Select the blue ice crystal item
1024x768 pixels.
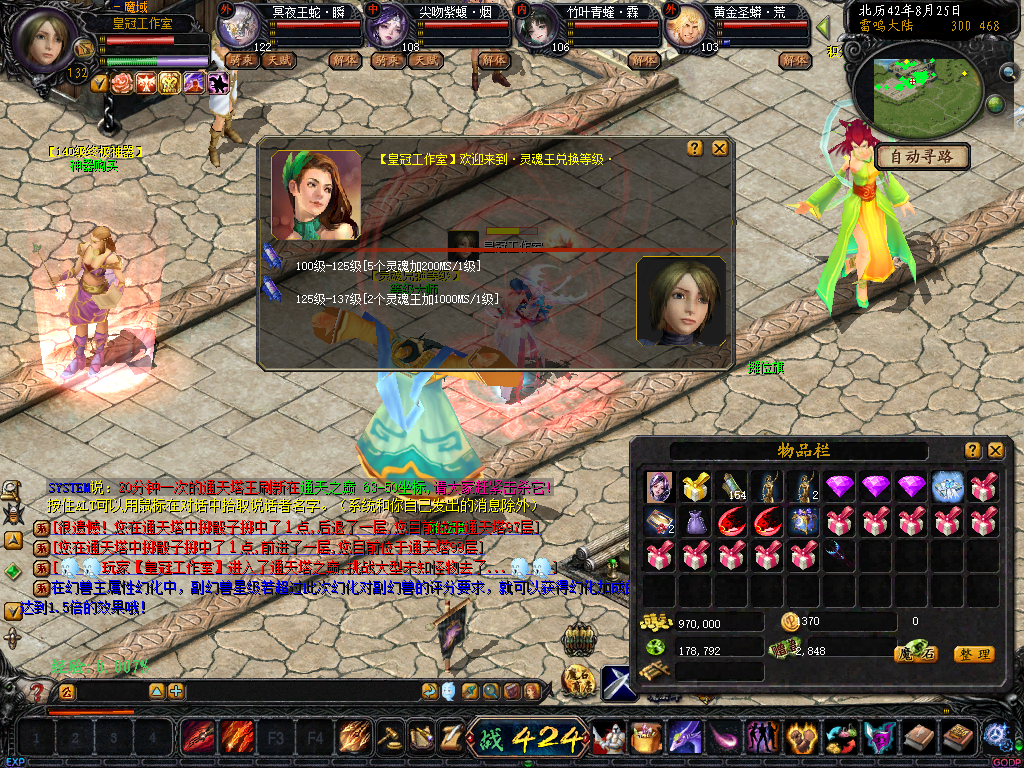(947, 487)
